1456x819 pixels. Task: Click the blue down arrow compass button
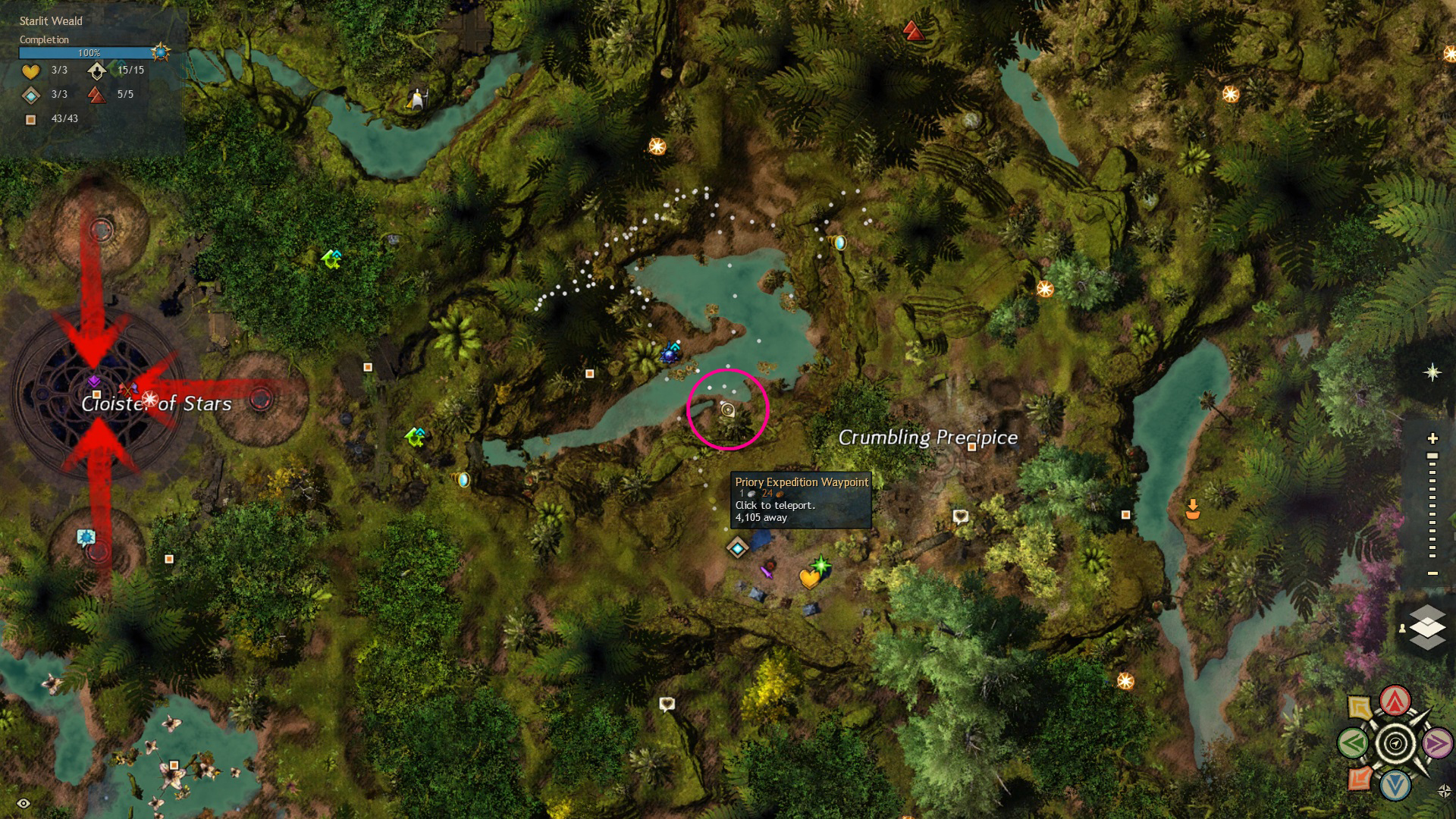(1395, 786)
